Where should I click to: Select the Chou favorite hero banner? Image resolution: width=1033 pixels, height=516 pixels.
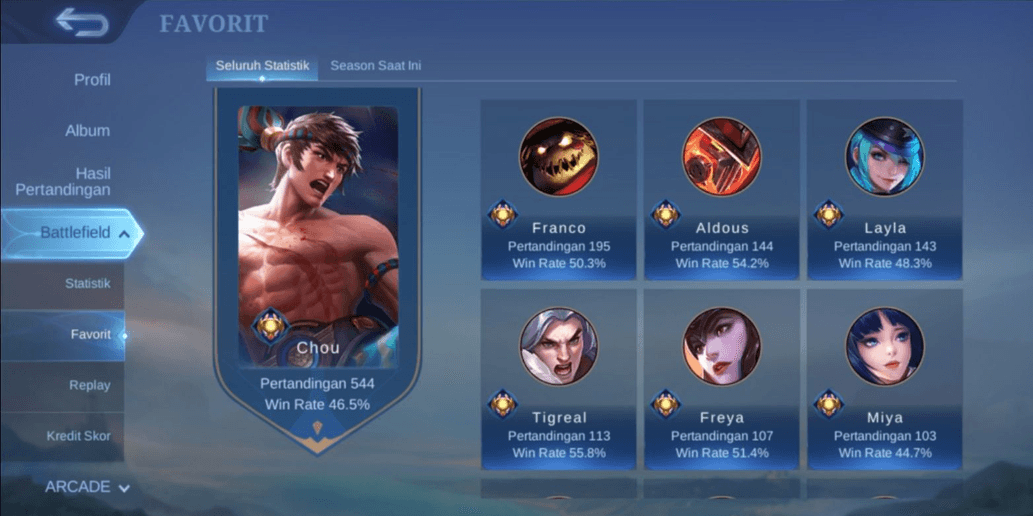click(318, 260)
